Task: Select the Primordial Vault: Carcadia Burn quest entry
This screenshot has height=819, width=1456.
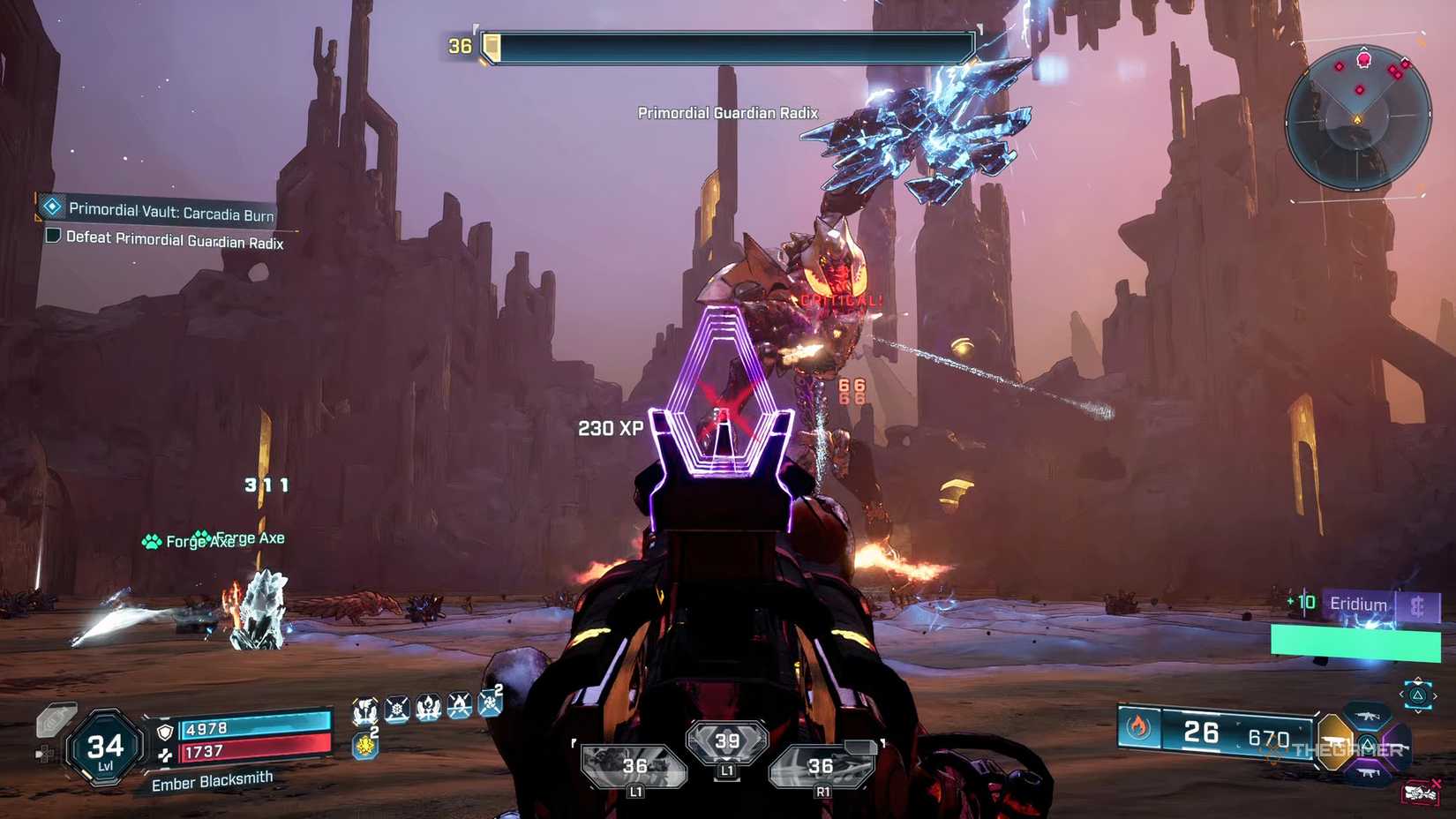Action: point(172,211)
